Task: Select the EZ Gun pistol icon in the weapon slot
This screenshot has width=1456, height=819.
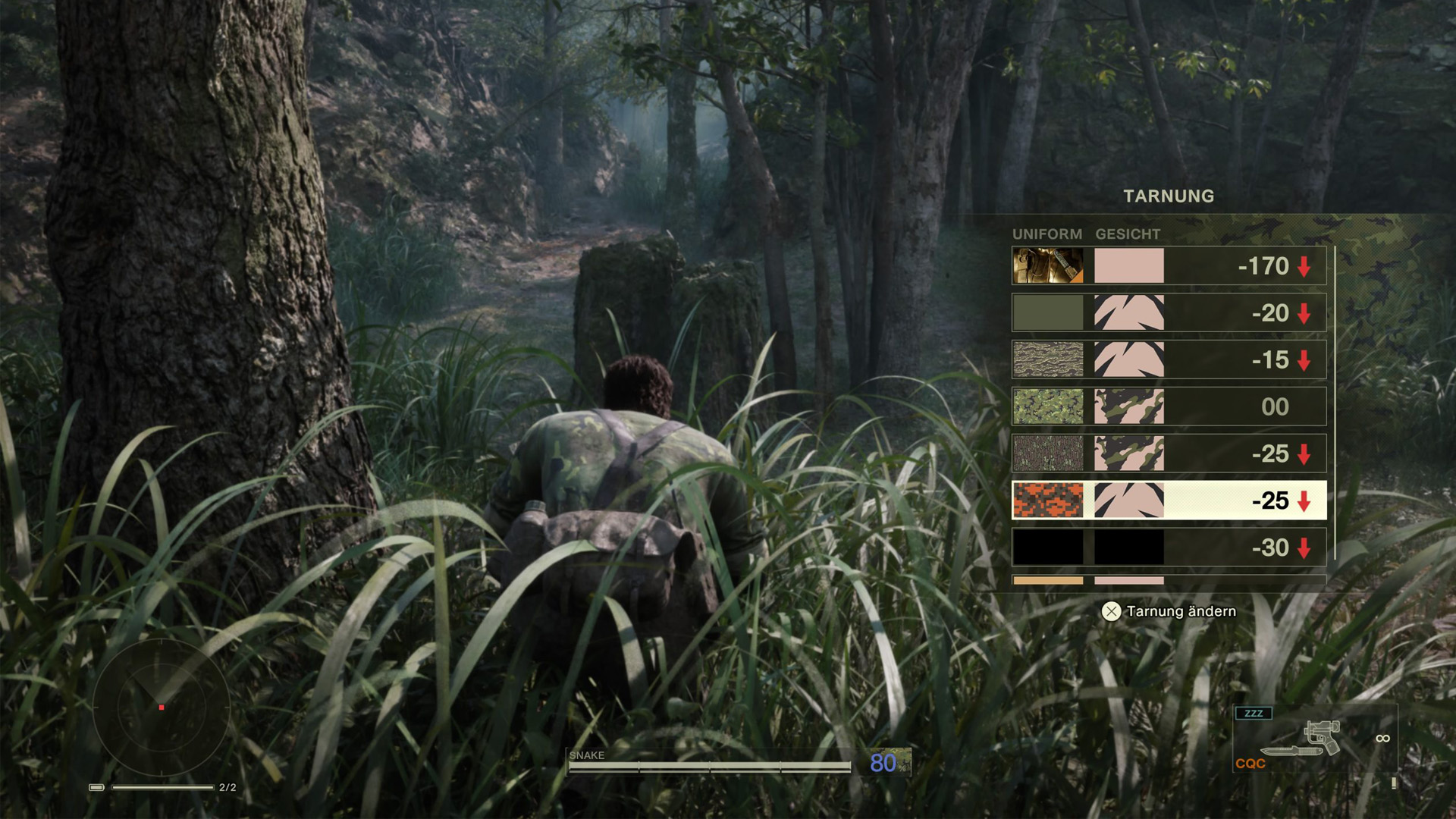Action: point(1323,734)
